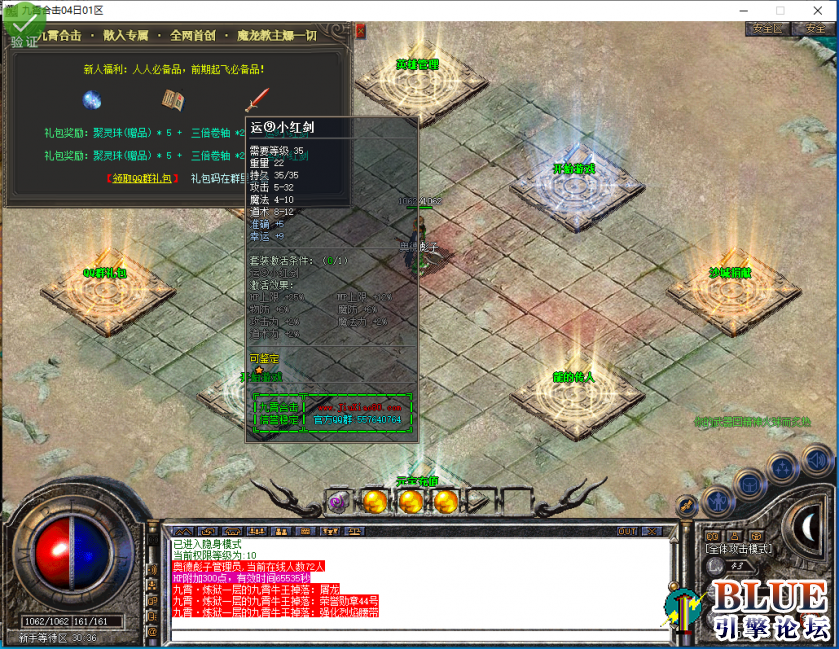Select the red sword reward icon
The width and height of the screenshot is (839, 649).
coord(258,100)
